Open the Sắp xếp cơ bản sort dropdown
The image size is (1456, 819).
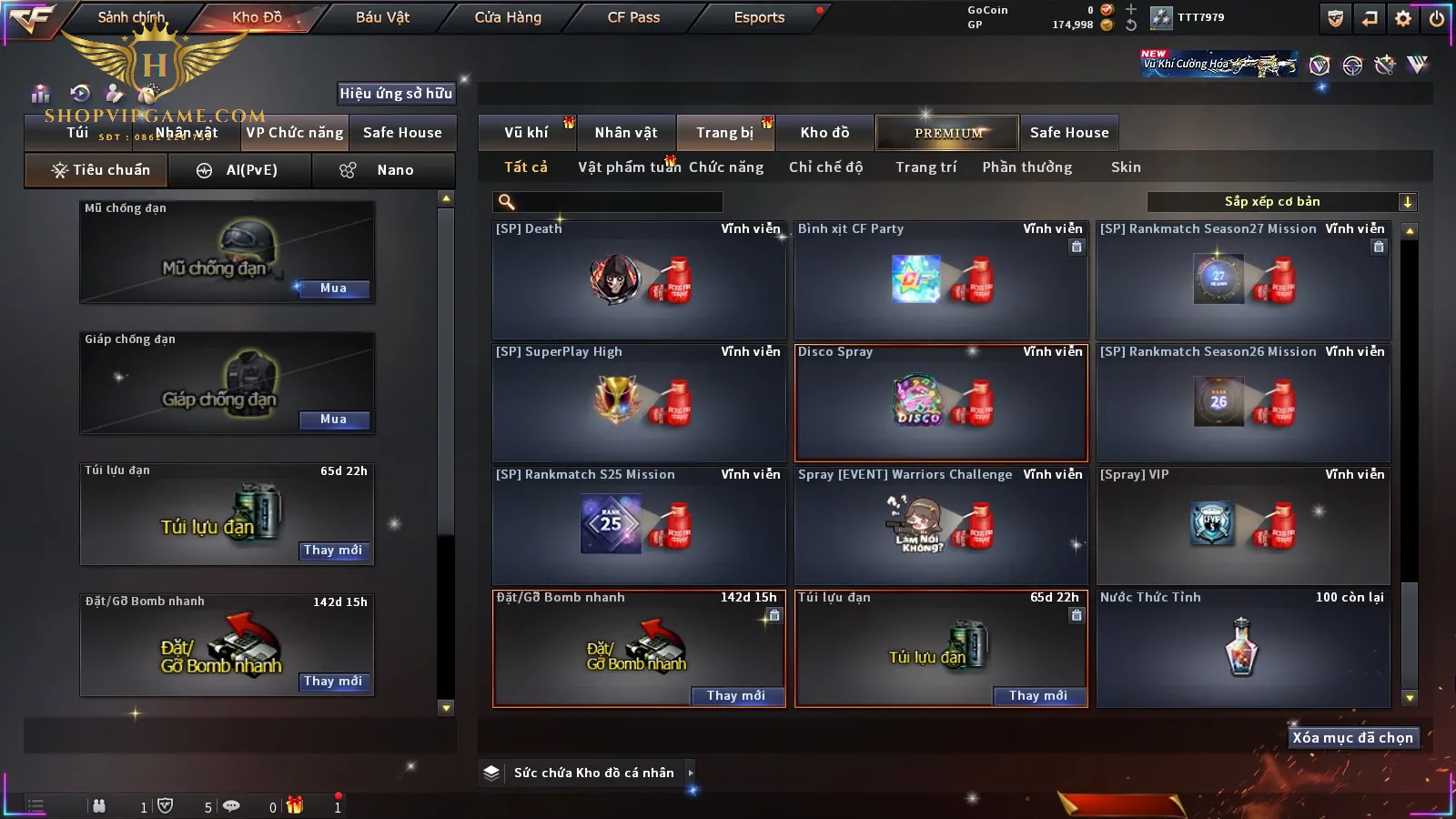1281,202
